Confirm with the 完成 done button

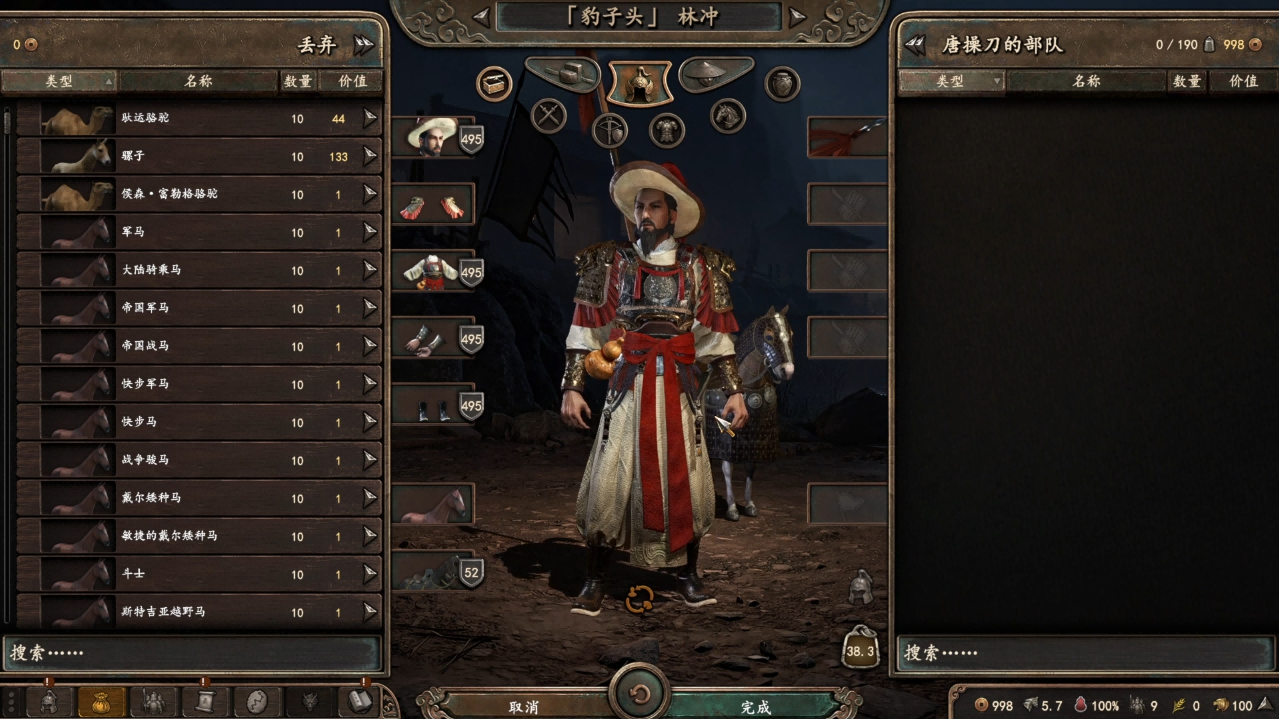point(756,706)
